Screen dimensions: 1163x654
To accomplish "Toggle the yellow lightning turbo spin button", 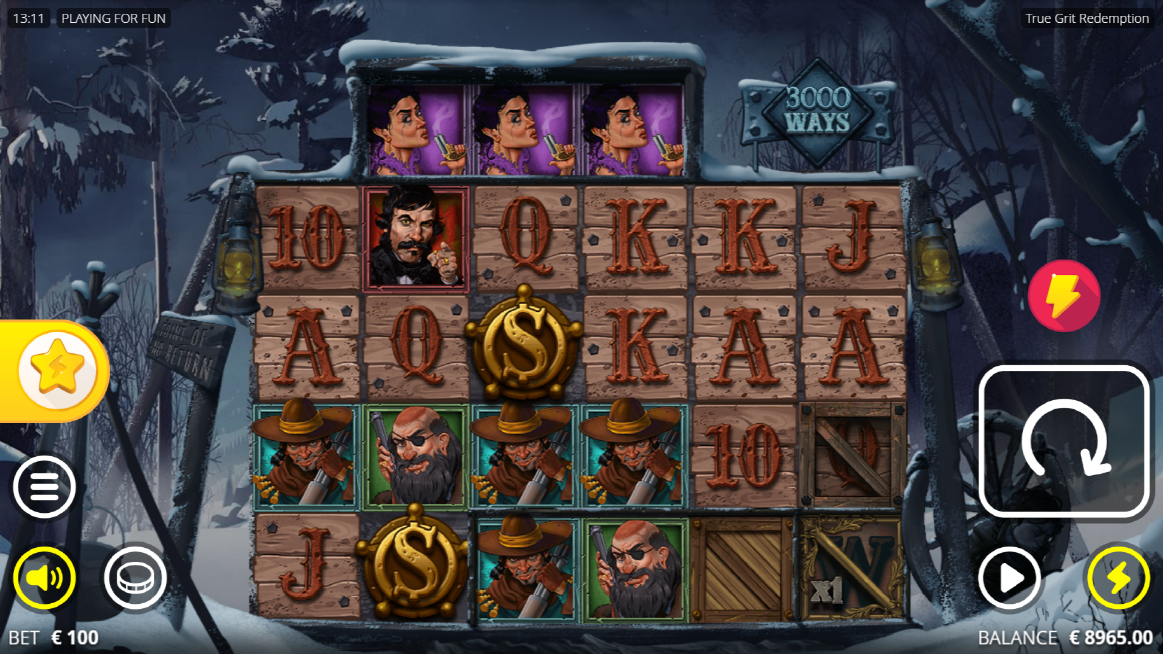I will (x=1118, y=578).
